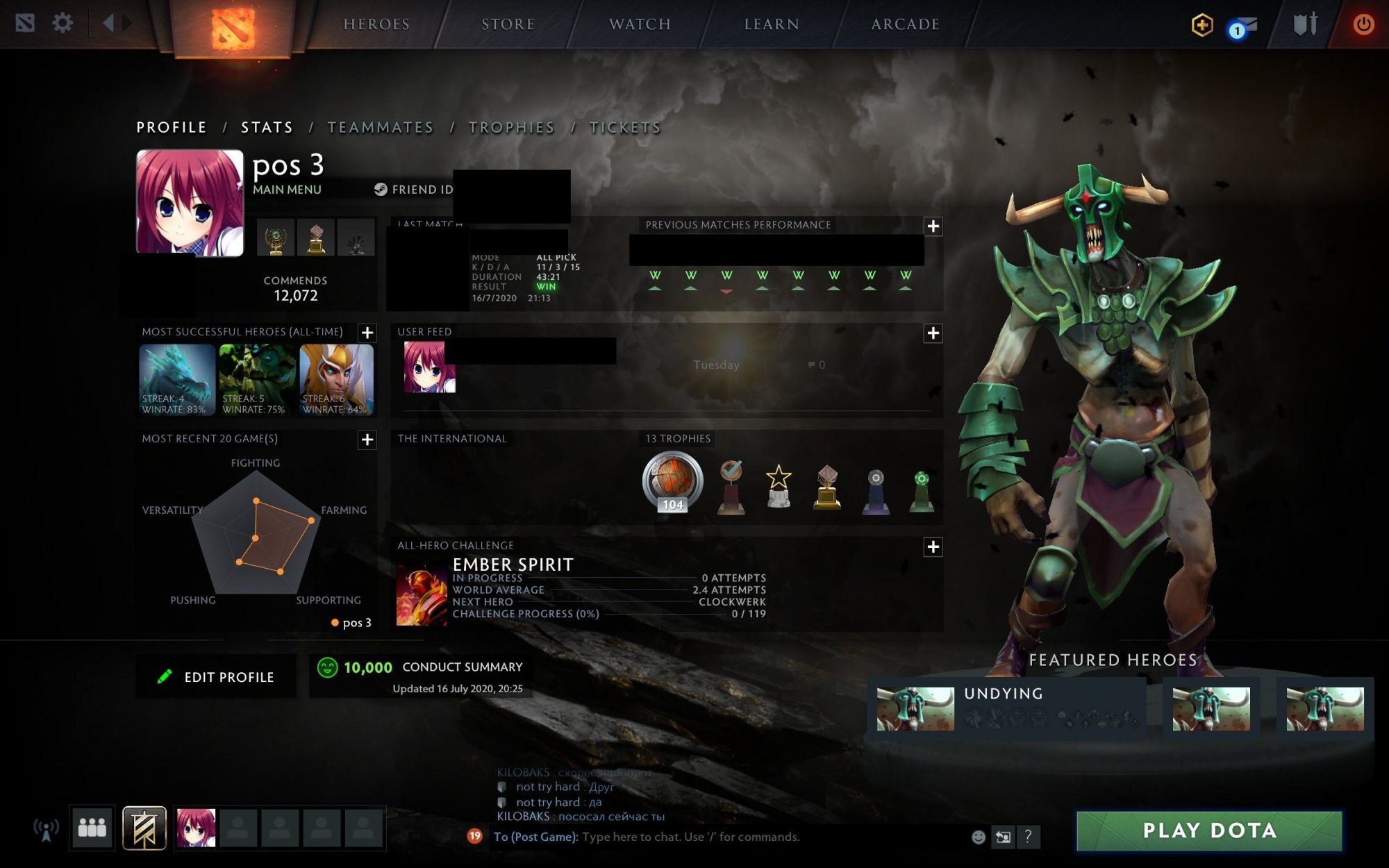
Task: Open the Heroes menu
Action: coord(376,24)
